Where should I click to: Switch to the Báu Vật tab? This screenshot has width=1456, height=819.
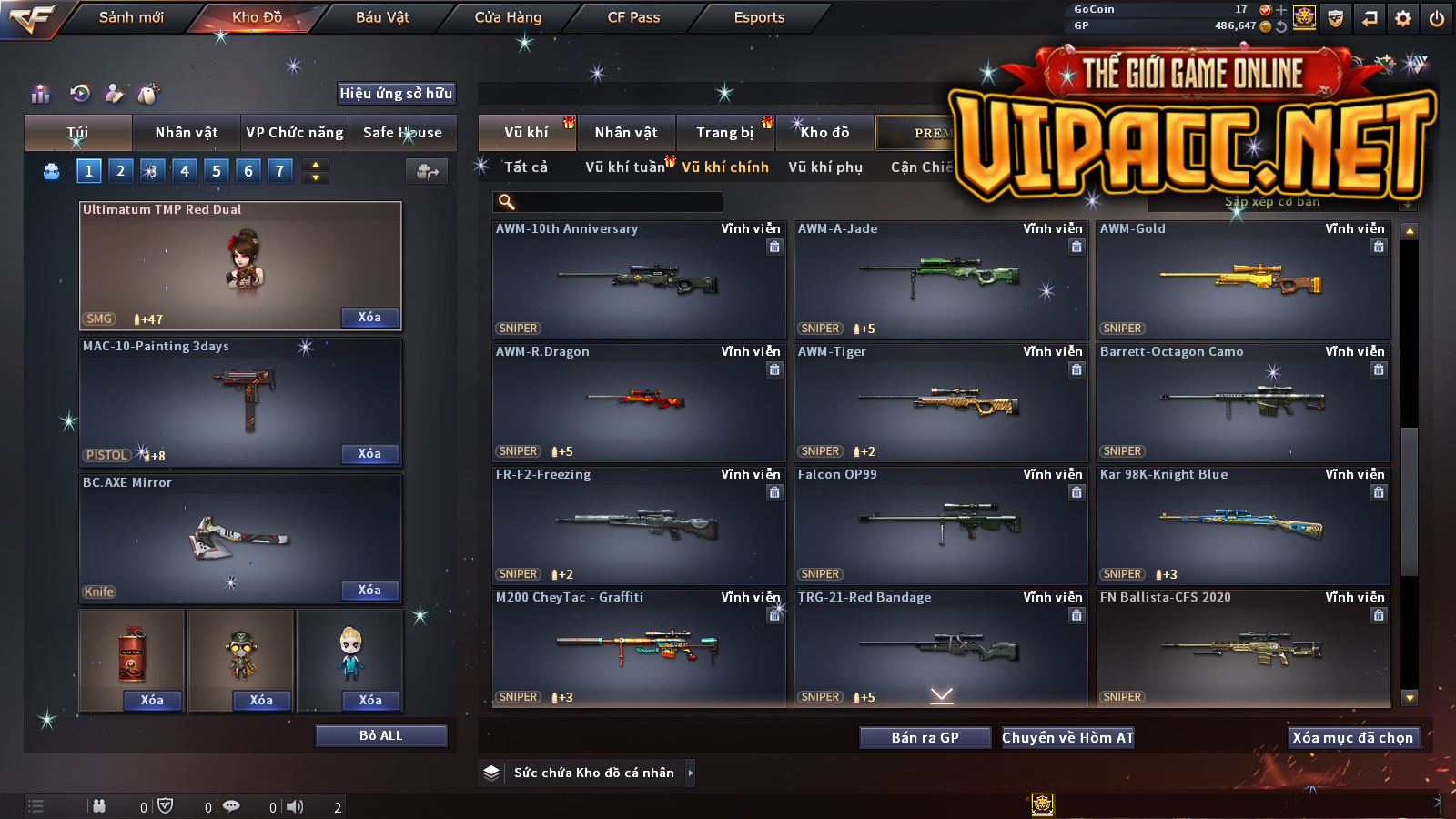pos(382,17)
